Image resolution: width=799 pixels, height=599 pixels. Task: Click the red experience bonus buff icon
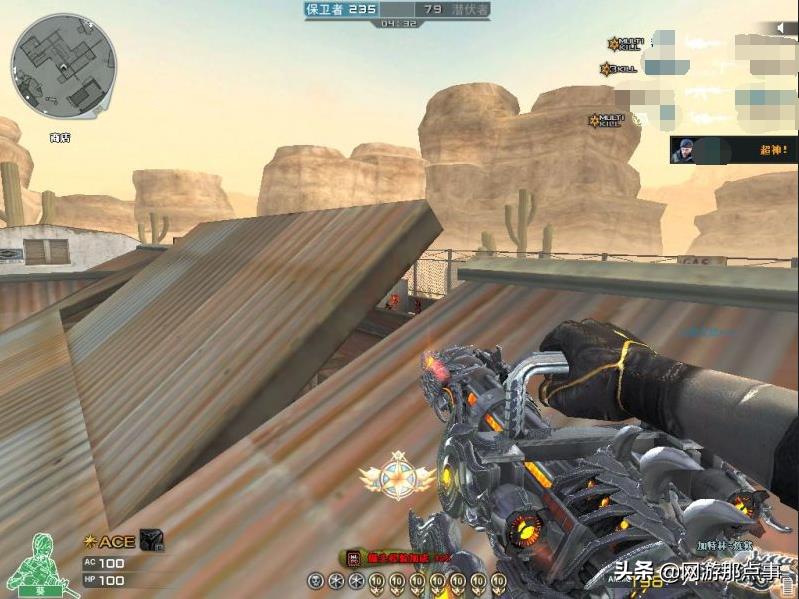(352, 558)
